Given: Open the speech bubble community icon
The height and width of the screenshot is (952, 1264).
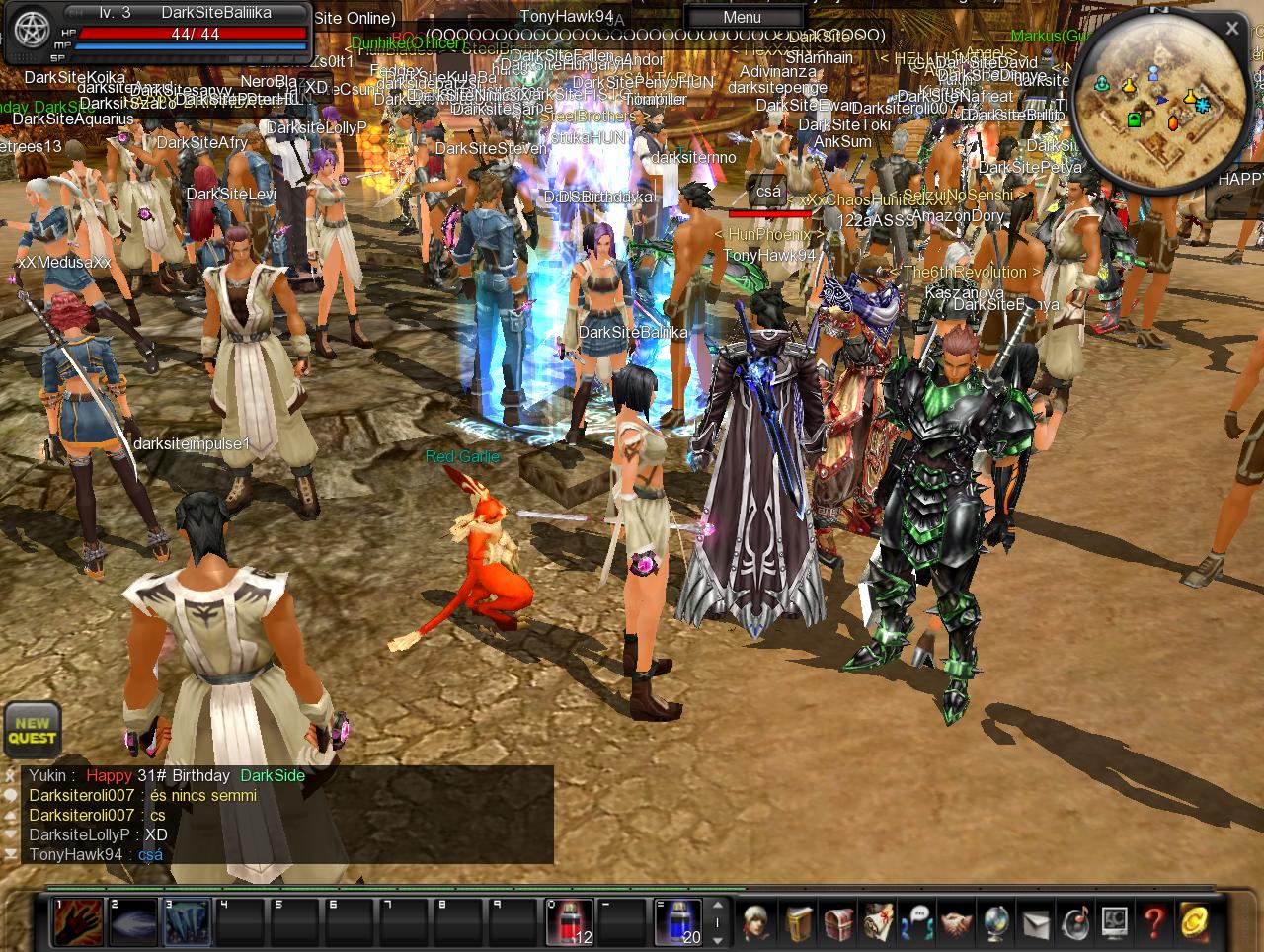Looking at the screenshot, I should click(918, 922).
